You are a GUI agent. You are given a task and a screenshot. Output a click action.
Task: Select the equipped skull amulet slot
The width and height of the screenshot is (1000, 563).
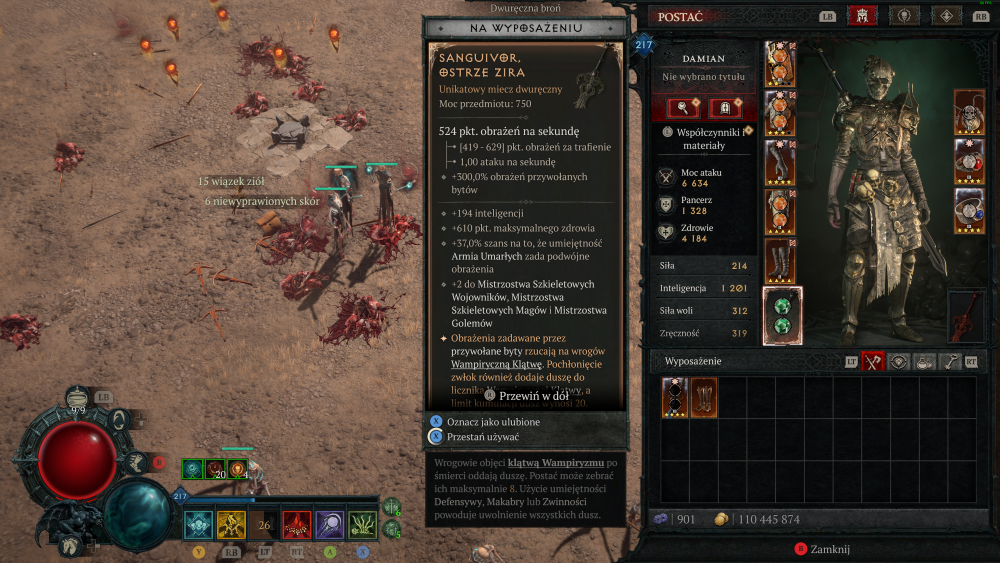pos(969,111)
